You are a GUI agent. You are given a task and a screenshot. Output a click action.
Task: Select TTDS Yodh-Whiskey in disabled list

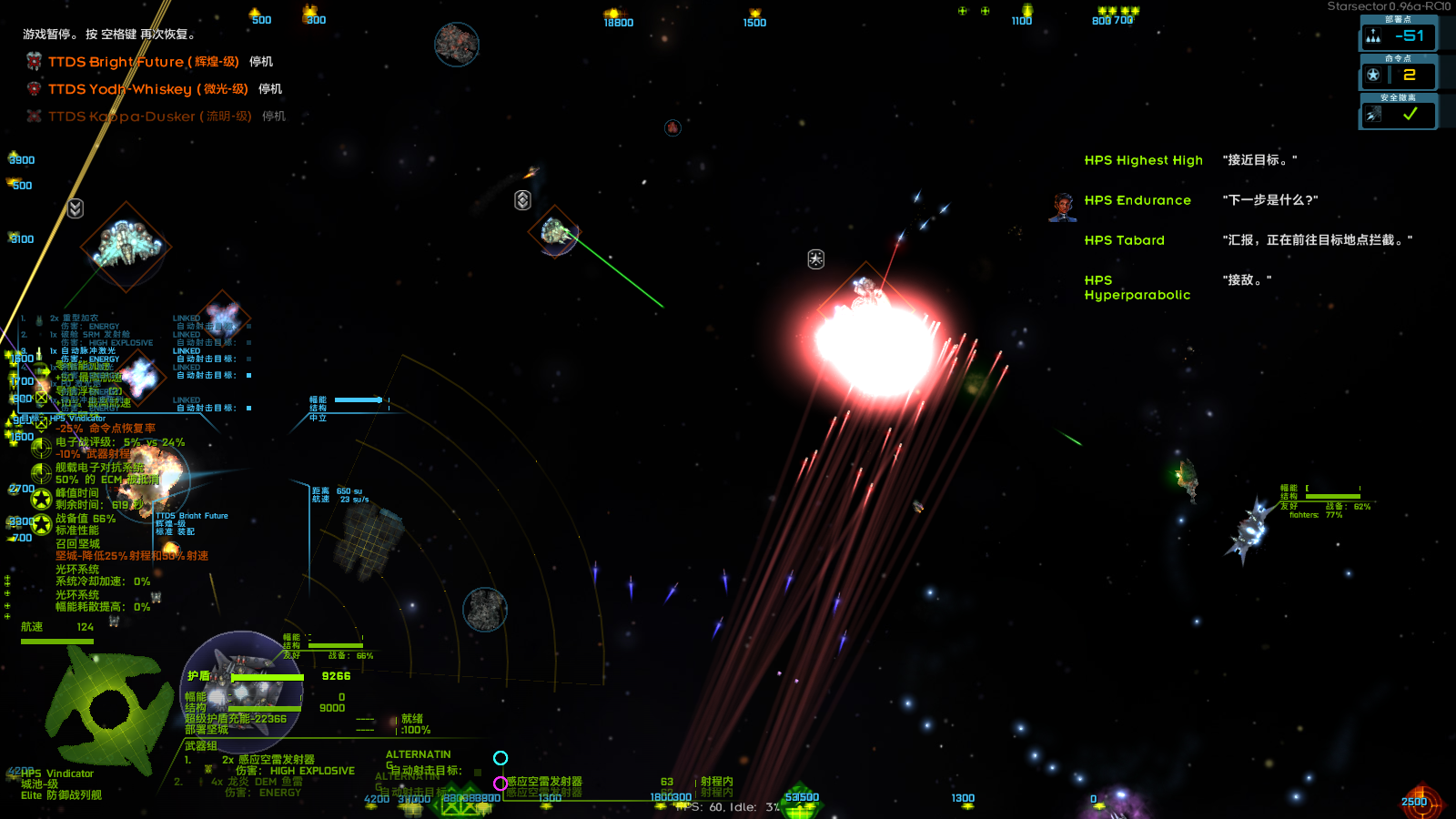tap(147, 89)
